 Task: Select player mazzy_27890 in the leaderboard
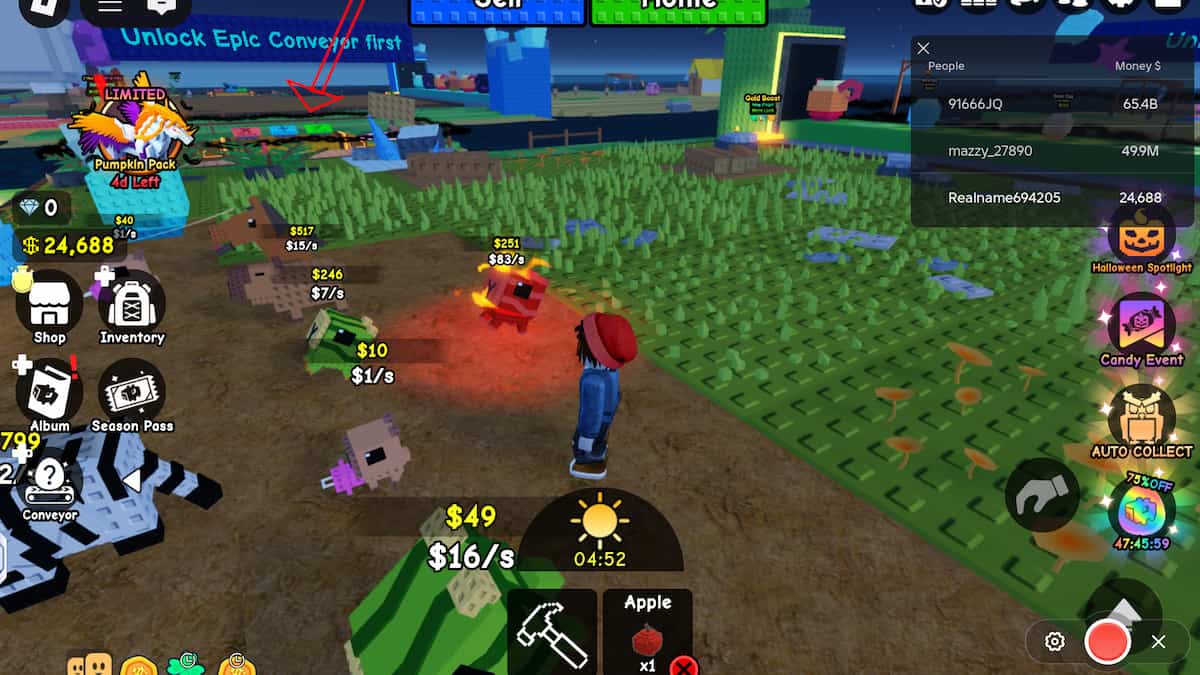pyautogui.click(x=990, y=151)
